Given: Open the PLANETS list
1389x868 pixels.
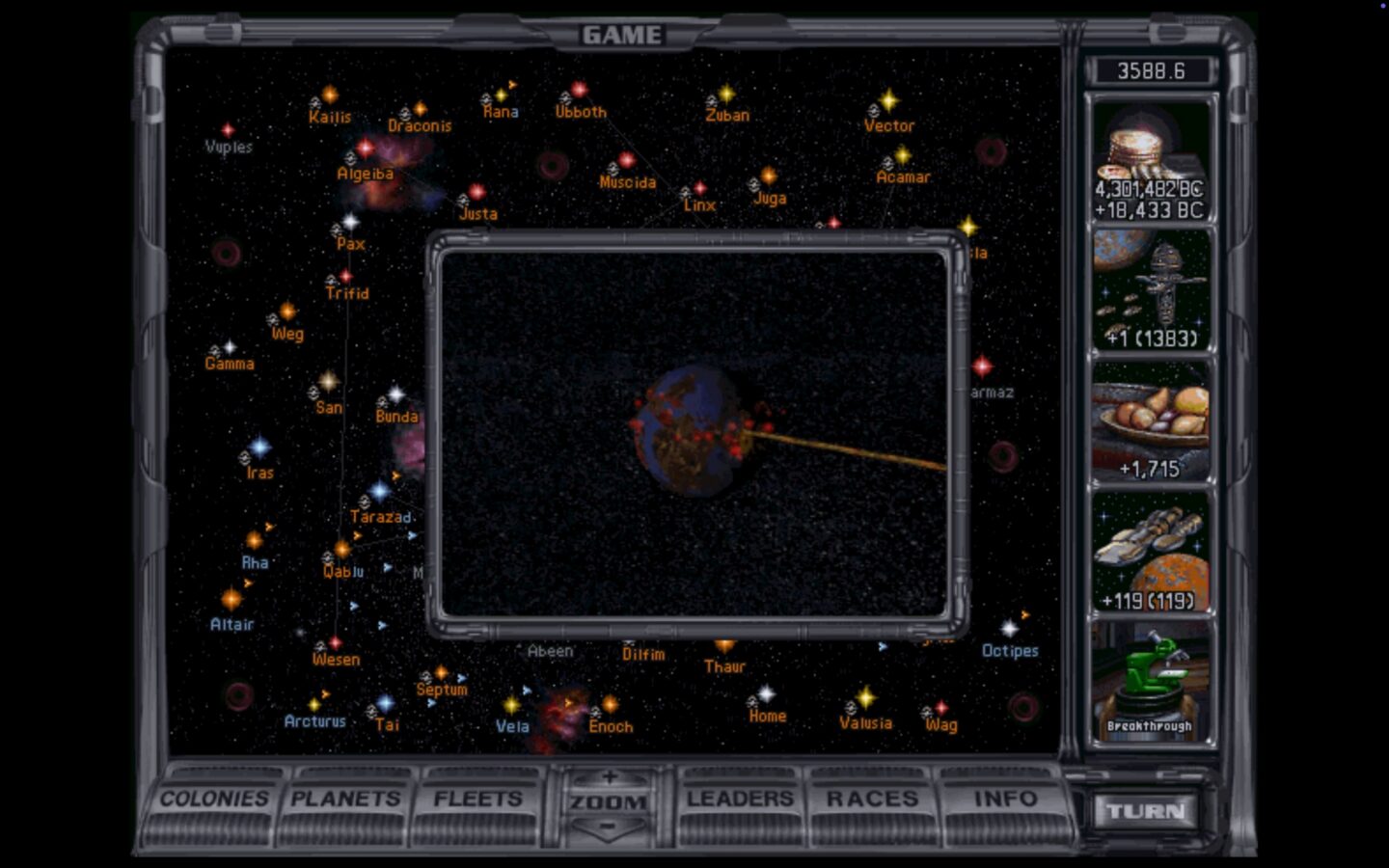Looking at the screenshot, I should [x=347, y=800].
